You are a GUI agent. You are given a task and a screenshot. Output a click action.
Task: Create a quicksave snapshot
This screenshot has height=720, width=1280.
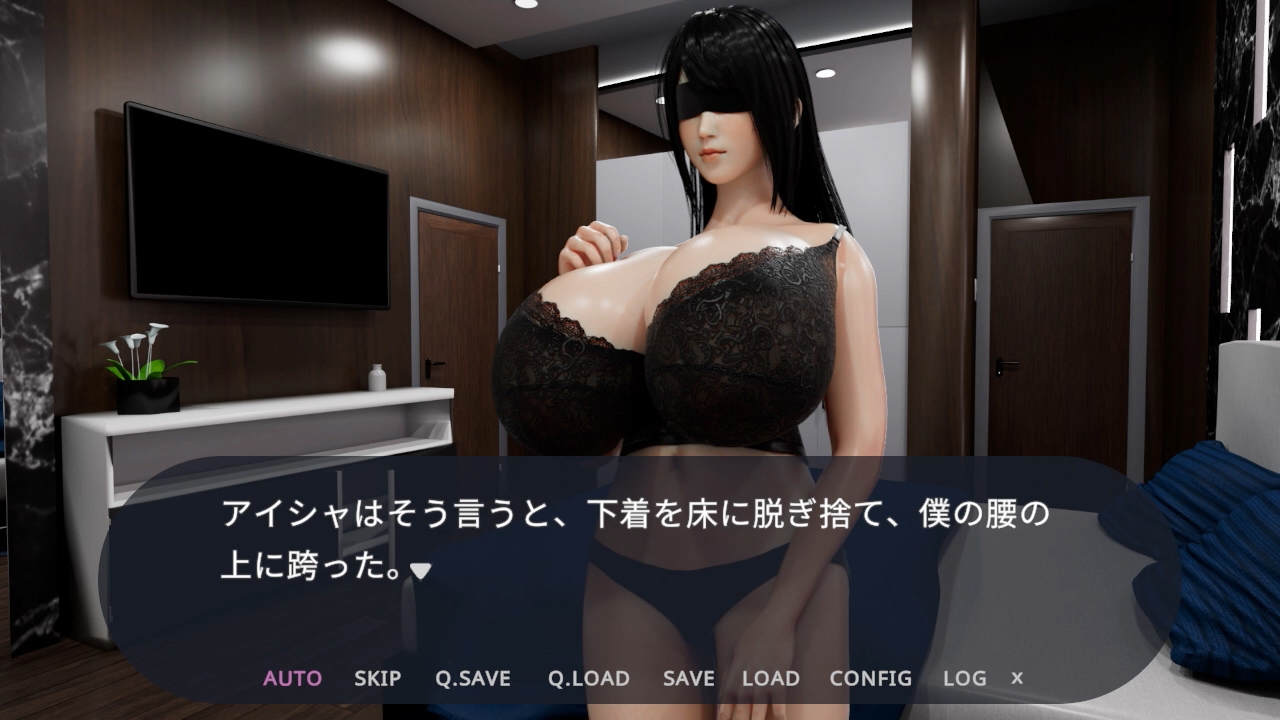[x=472, y=678]
